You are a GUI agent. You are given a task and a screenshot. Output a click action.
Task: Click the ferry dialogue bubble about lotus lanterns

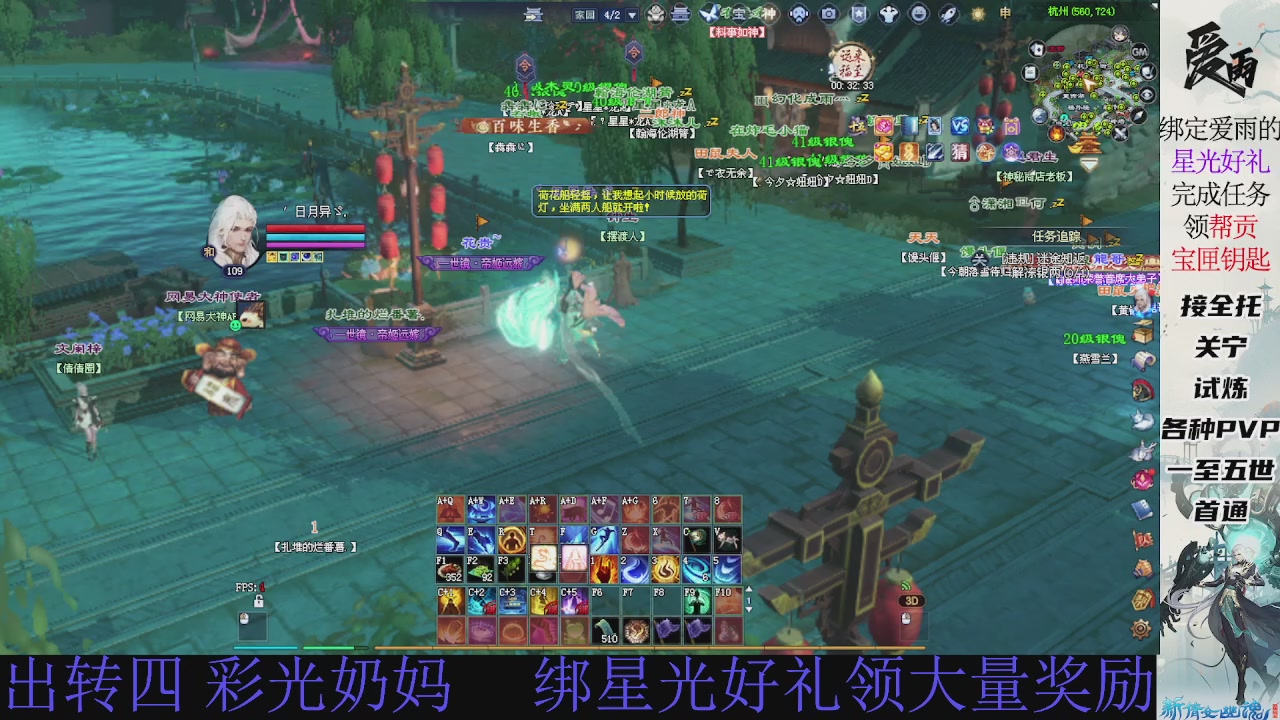[620, 200]
